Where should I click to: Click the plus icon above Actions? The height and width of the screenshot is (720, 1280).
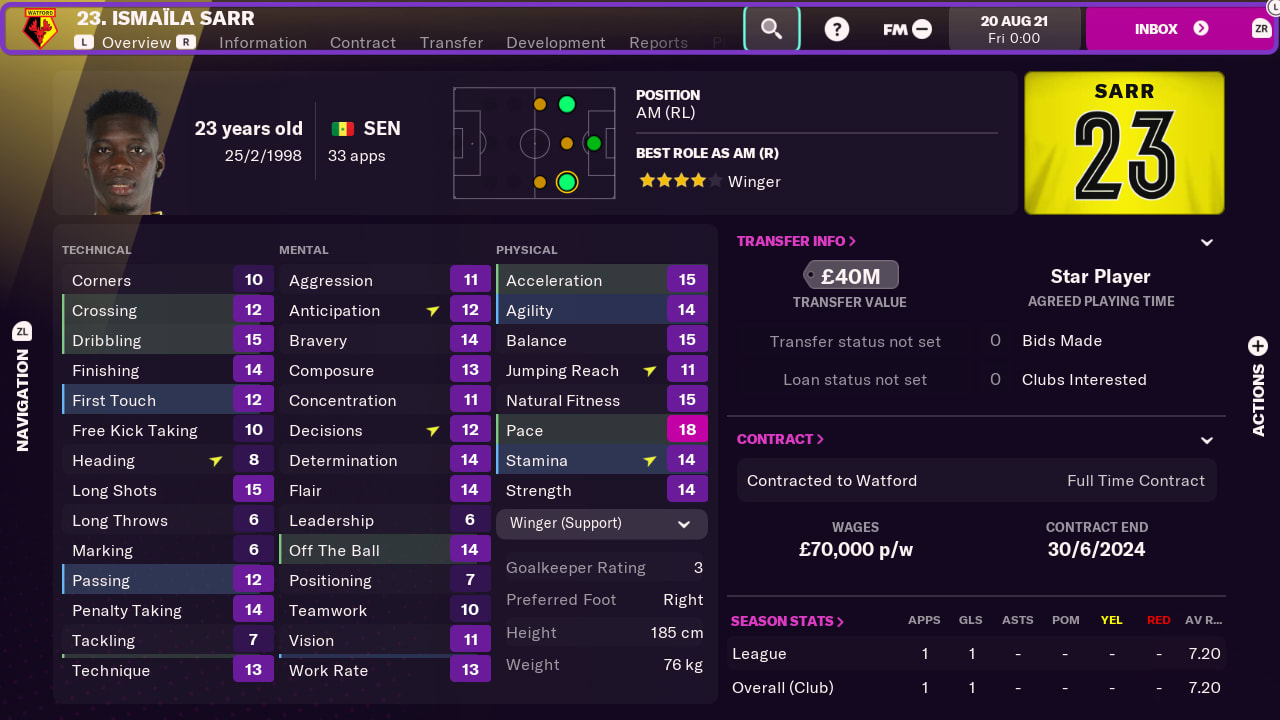[1257, 345]
